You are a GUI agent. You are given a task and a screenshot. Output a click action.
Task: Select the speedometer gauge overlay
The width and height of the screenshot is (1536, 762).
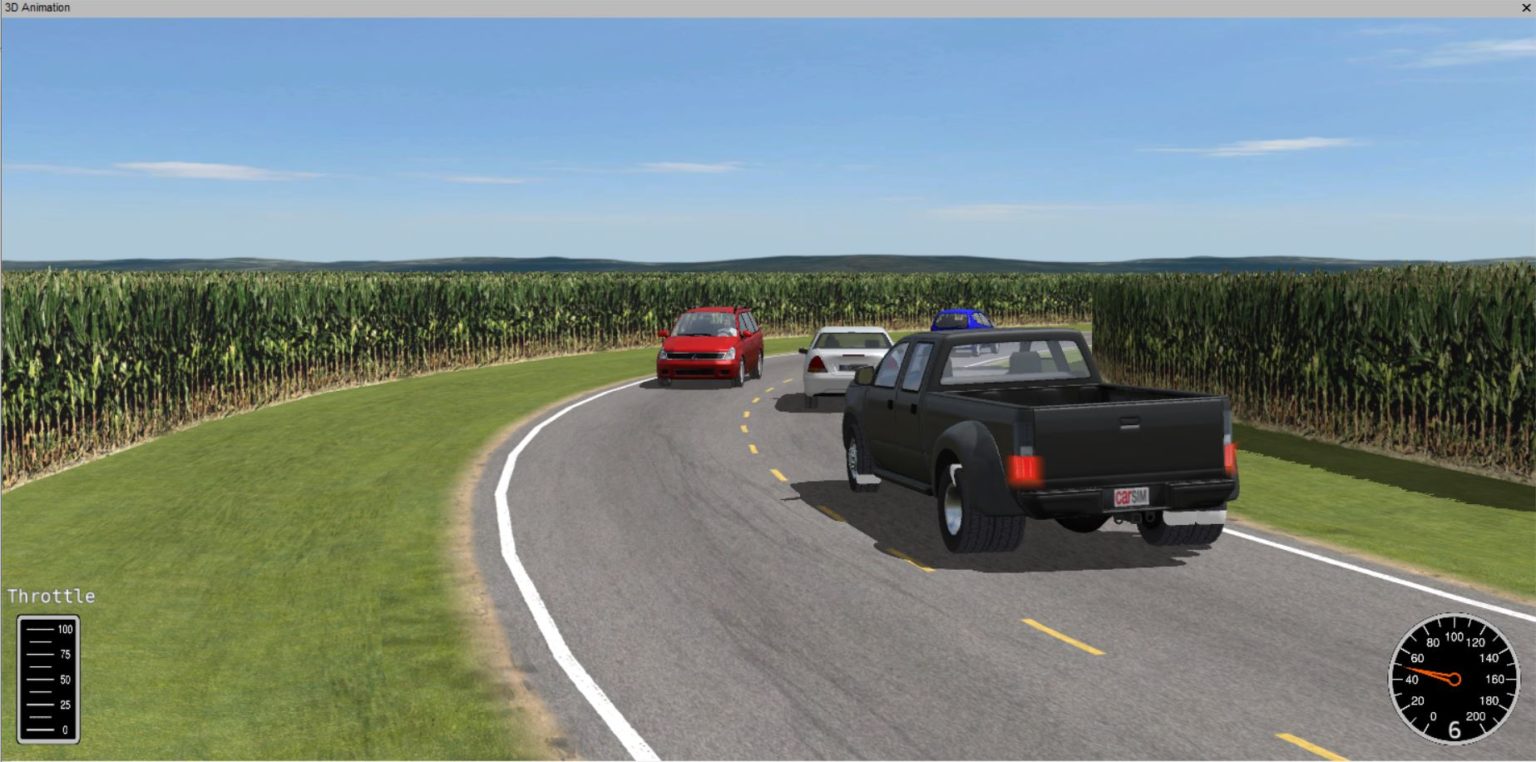point(1455,680)
